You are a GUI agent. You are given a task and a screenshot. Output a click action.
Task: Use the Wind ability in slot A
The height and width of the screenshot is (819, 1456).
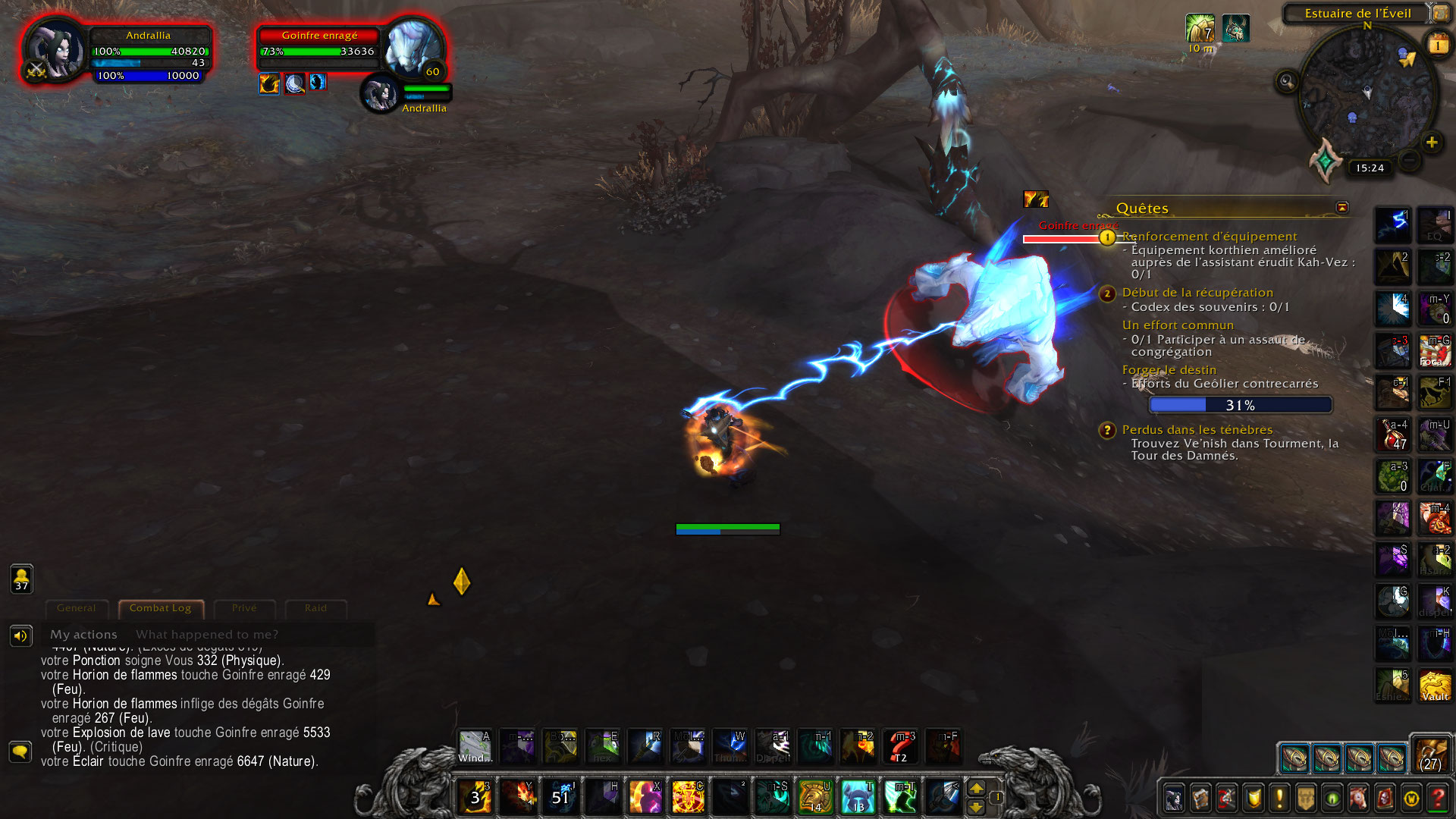coord(475,747)
